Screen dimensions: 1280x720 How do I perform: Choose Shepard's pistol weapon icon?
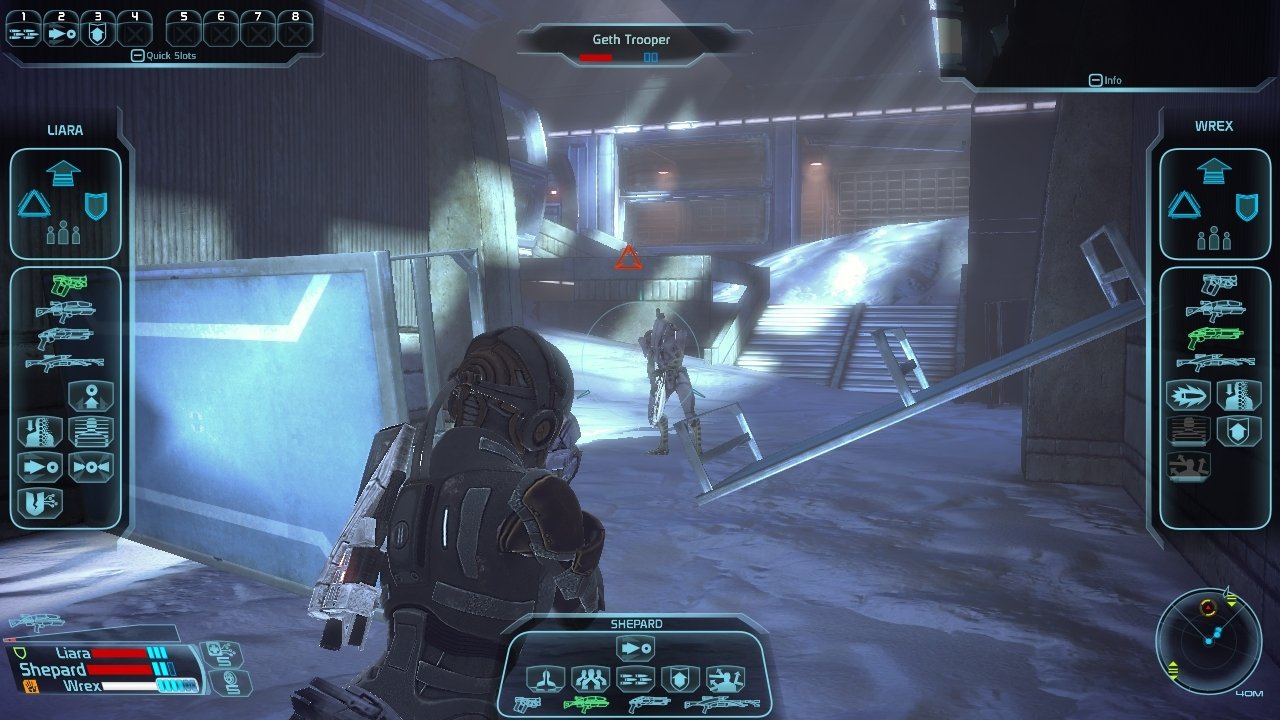[x=526, y=703]
